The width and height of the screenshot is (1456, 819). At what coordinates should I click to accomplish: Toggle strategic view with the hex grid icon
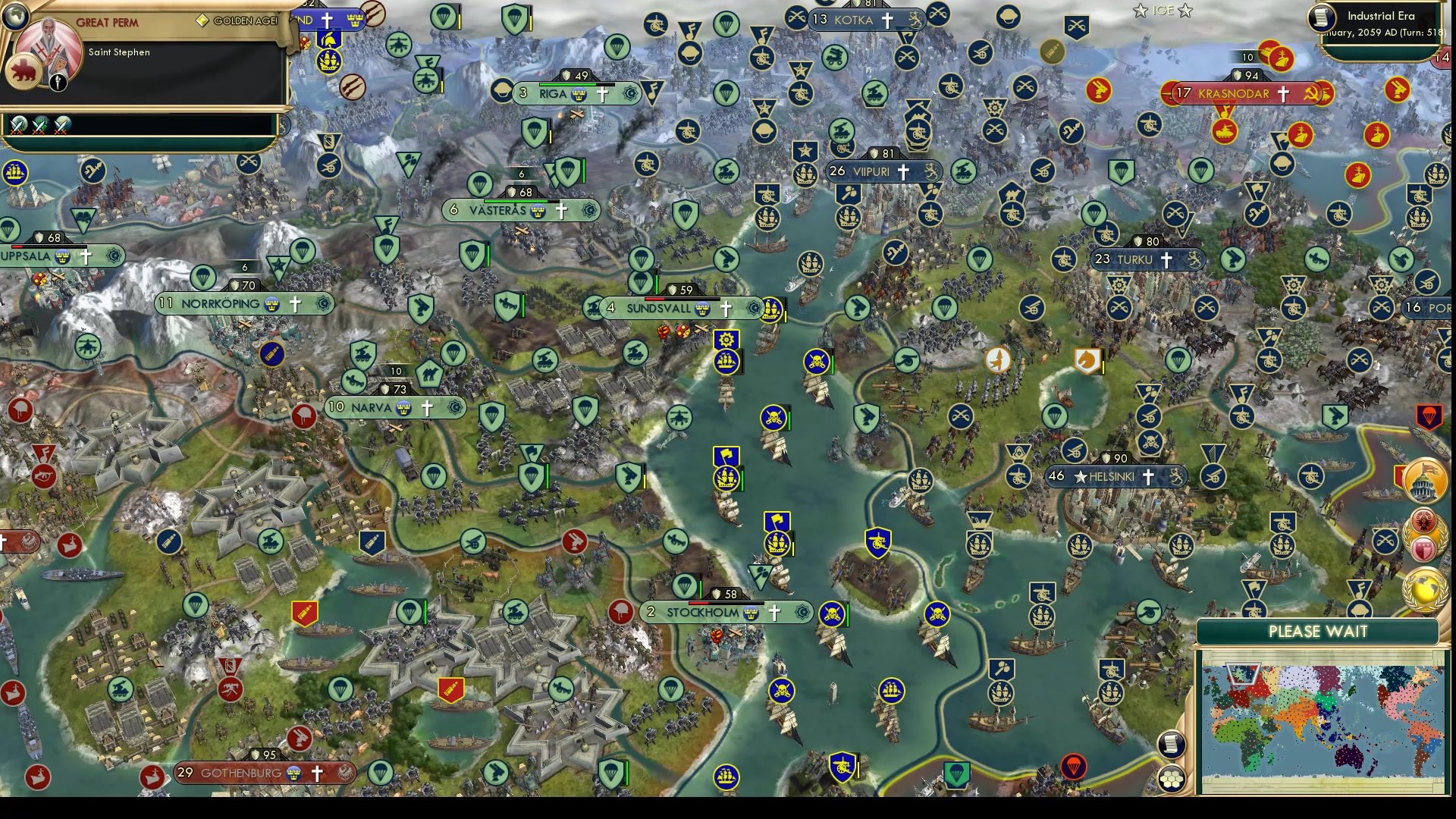click(x=1172, y=776)
